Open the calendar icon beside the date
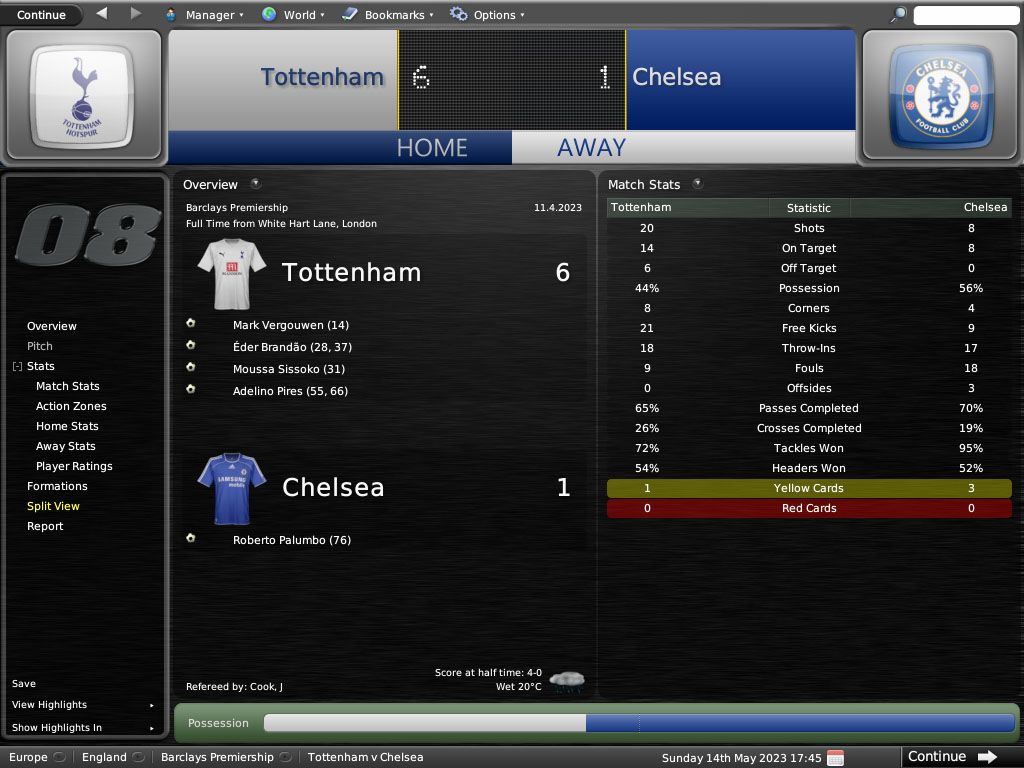 835,757
